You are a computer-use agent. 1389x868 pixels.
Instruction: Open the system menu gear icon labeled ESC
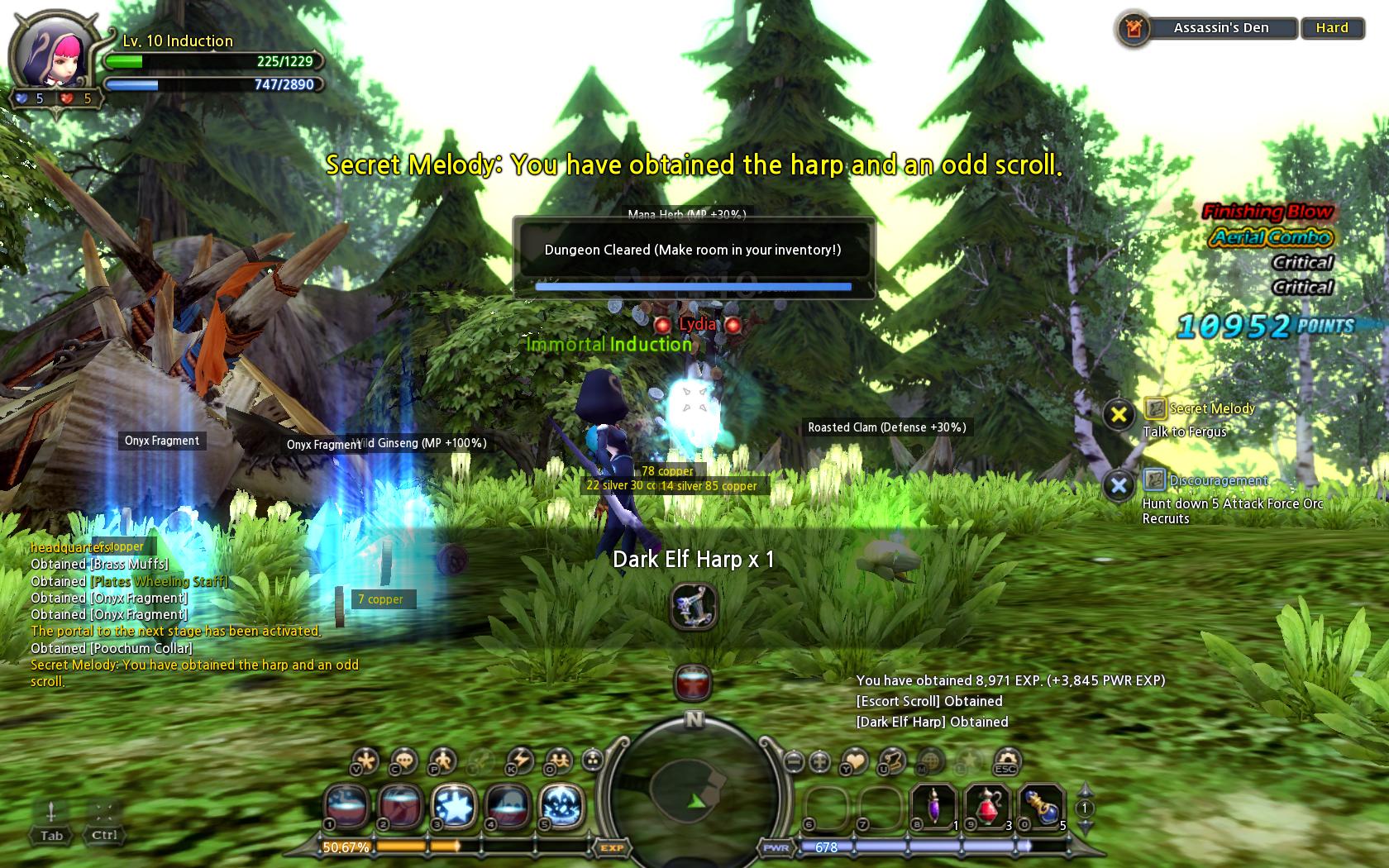(1006, 760)
